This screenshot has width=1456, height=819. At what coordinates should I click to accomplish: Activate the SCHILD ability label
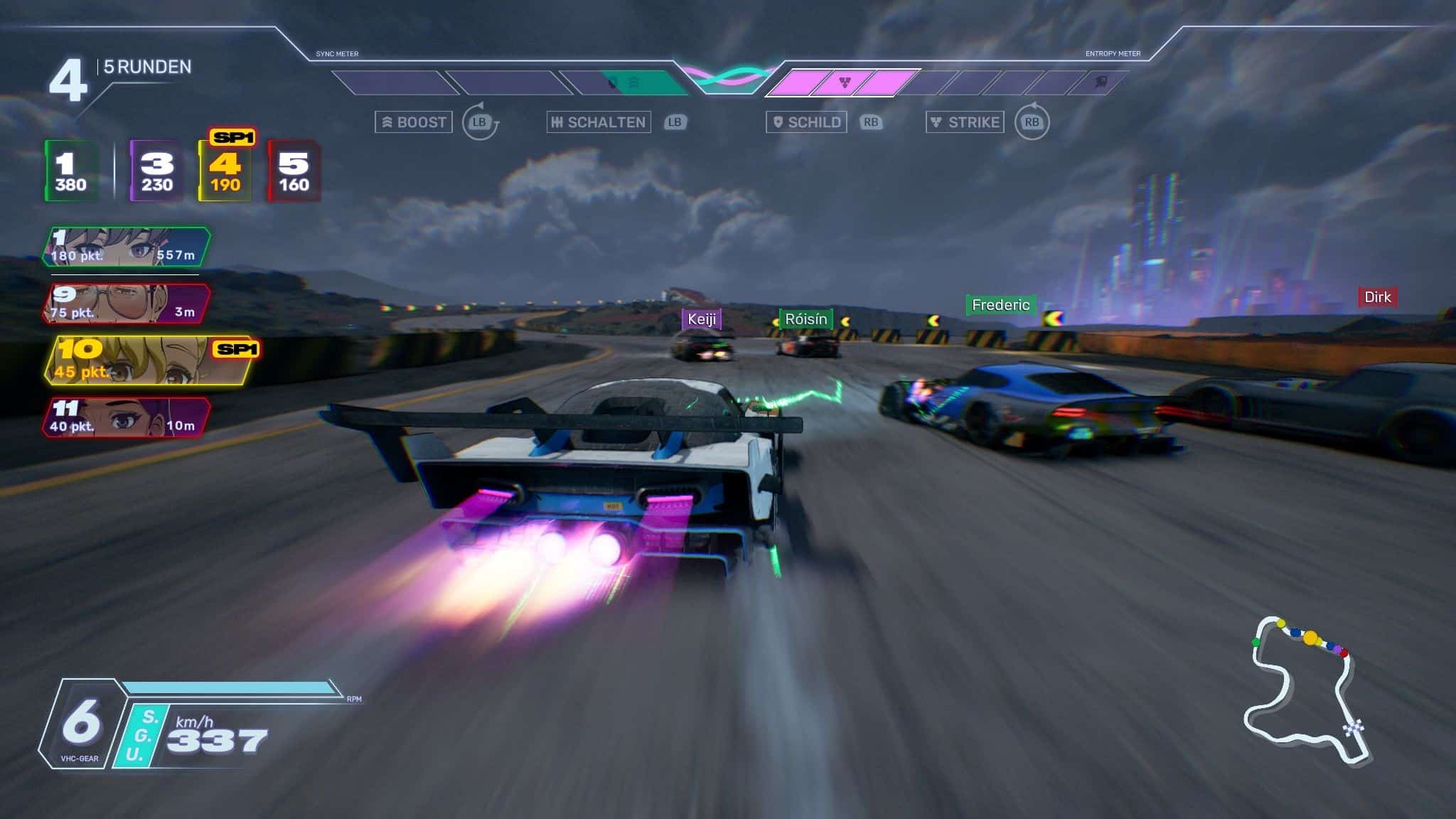click(x=806, y=122)
